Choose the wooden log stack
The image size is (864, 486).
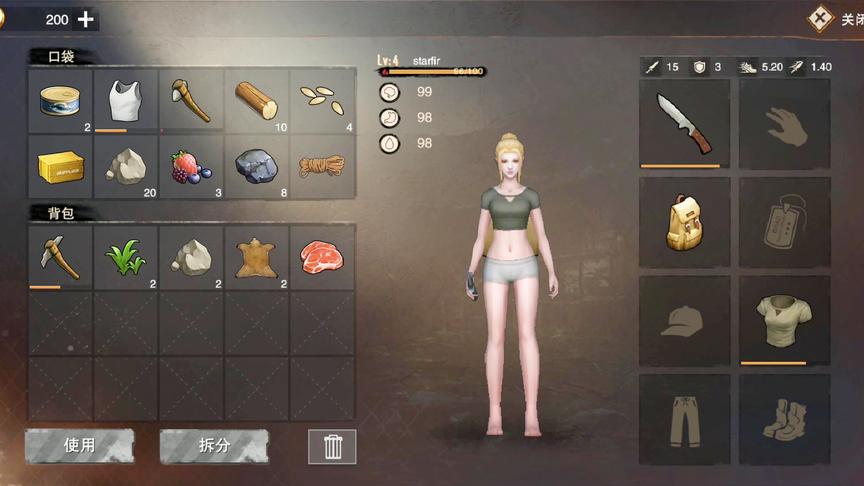click(x=257, y=100)
